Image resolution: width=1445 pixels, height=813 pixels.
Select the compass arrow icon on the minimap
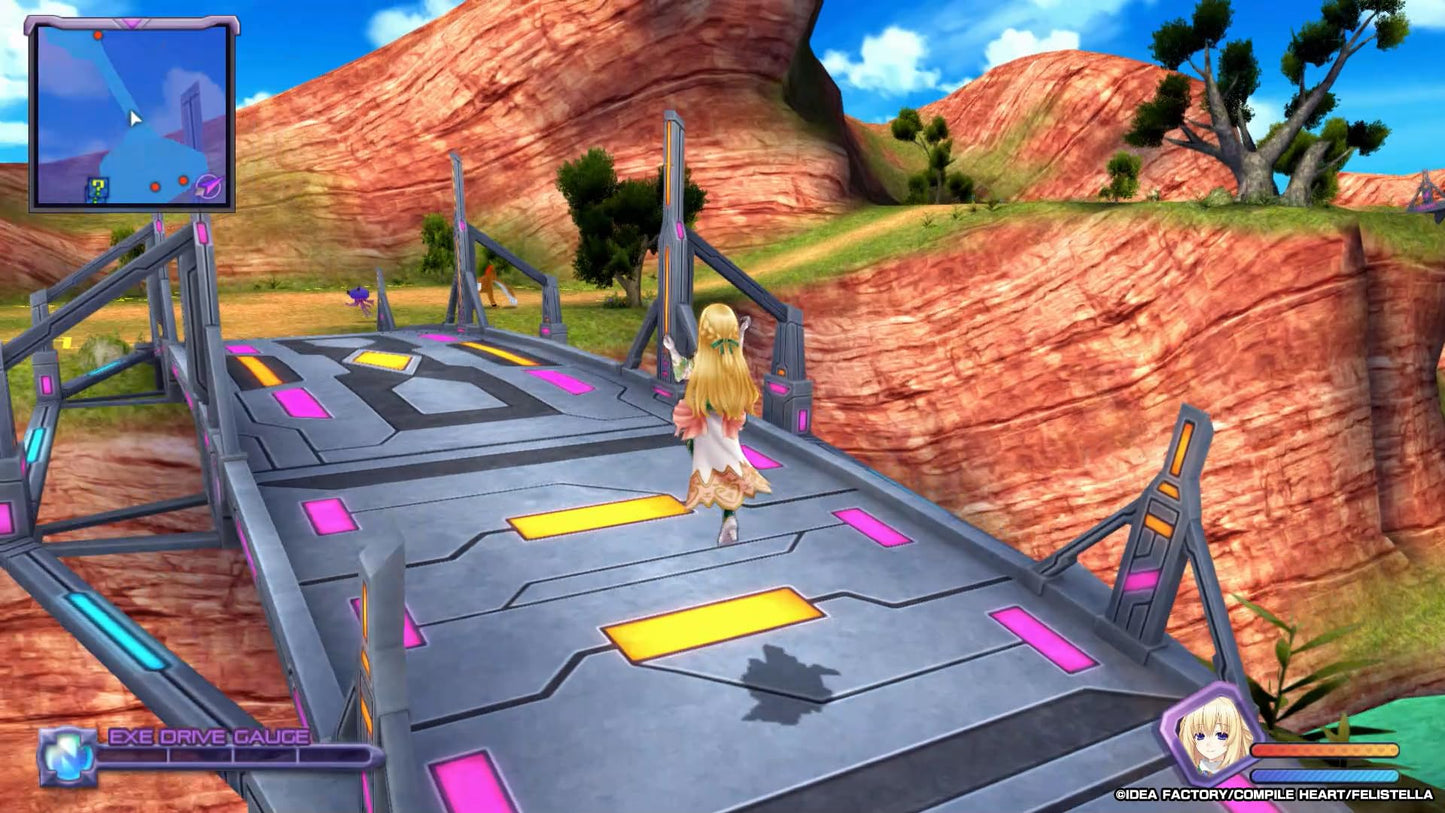pyautogui.click(x=210, y=186)
